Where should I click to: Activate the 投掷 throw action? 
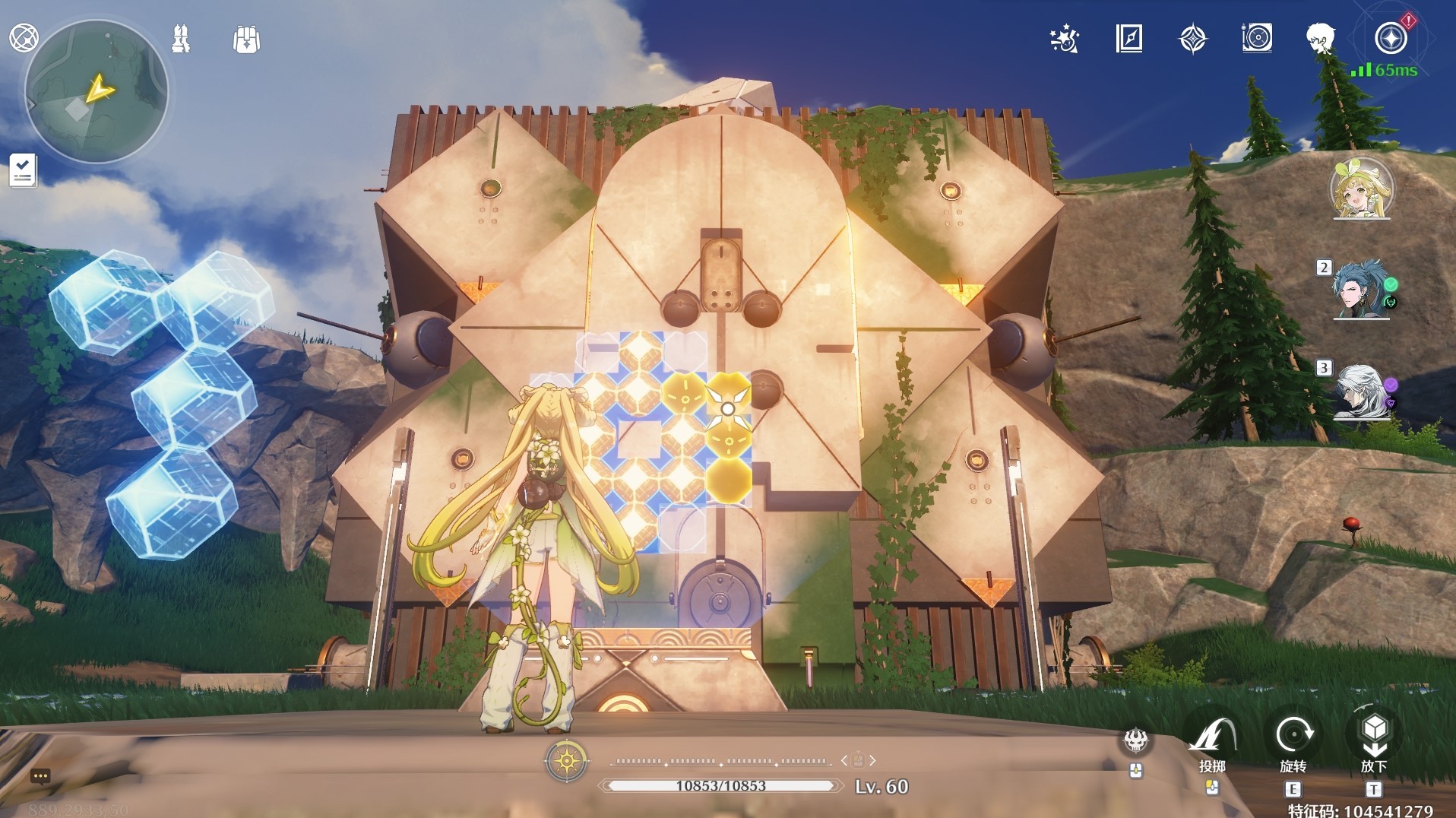[x=1212, y=736]
